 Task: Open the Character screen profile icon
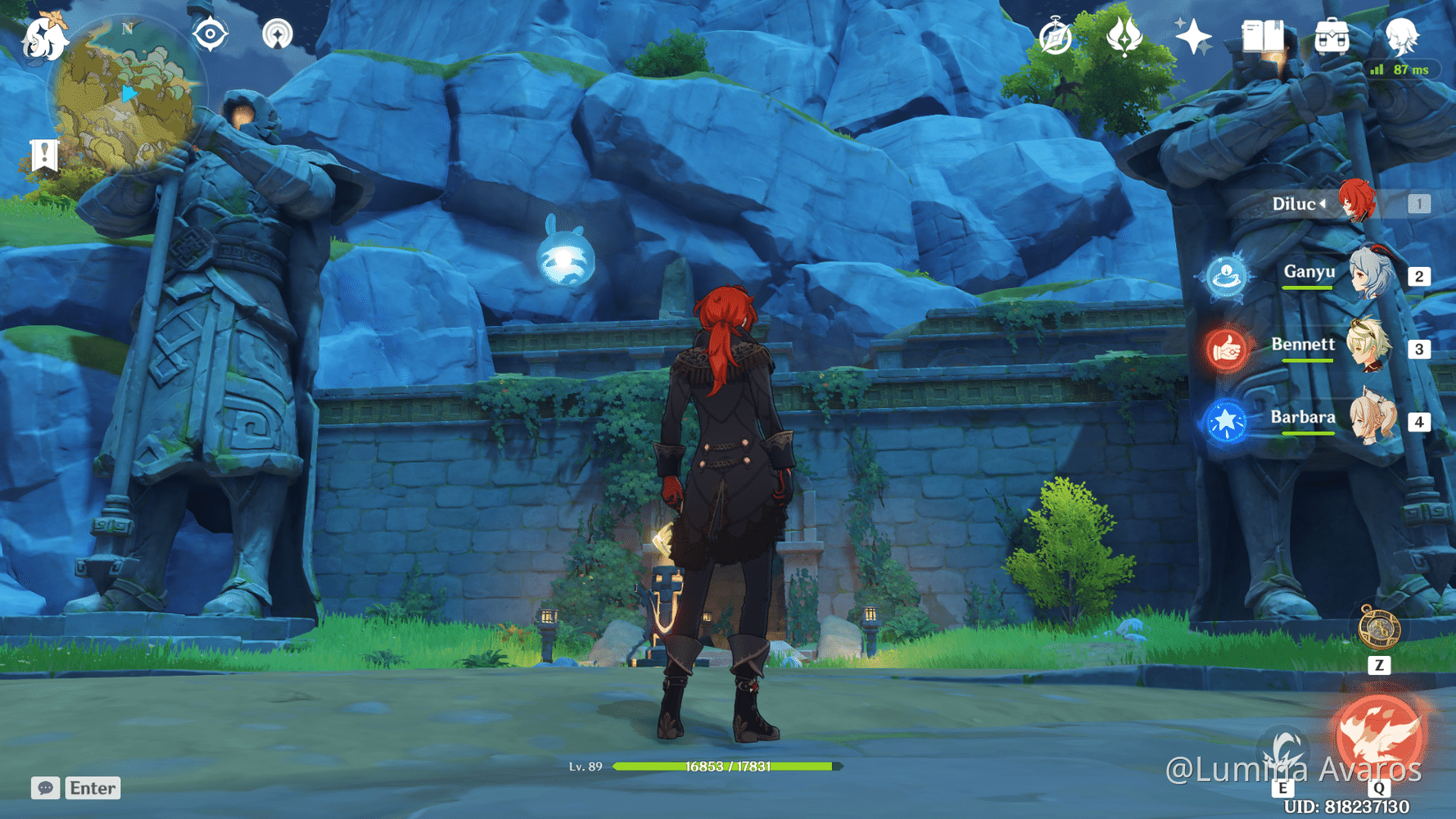(1402, 35)
